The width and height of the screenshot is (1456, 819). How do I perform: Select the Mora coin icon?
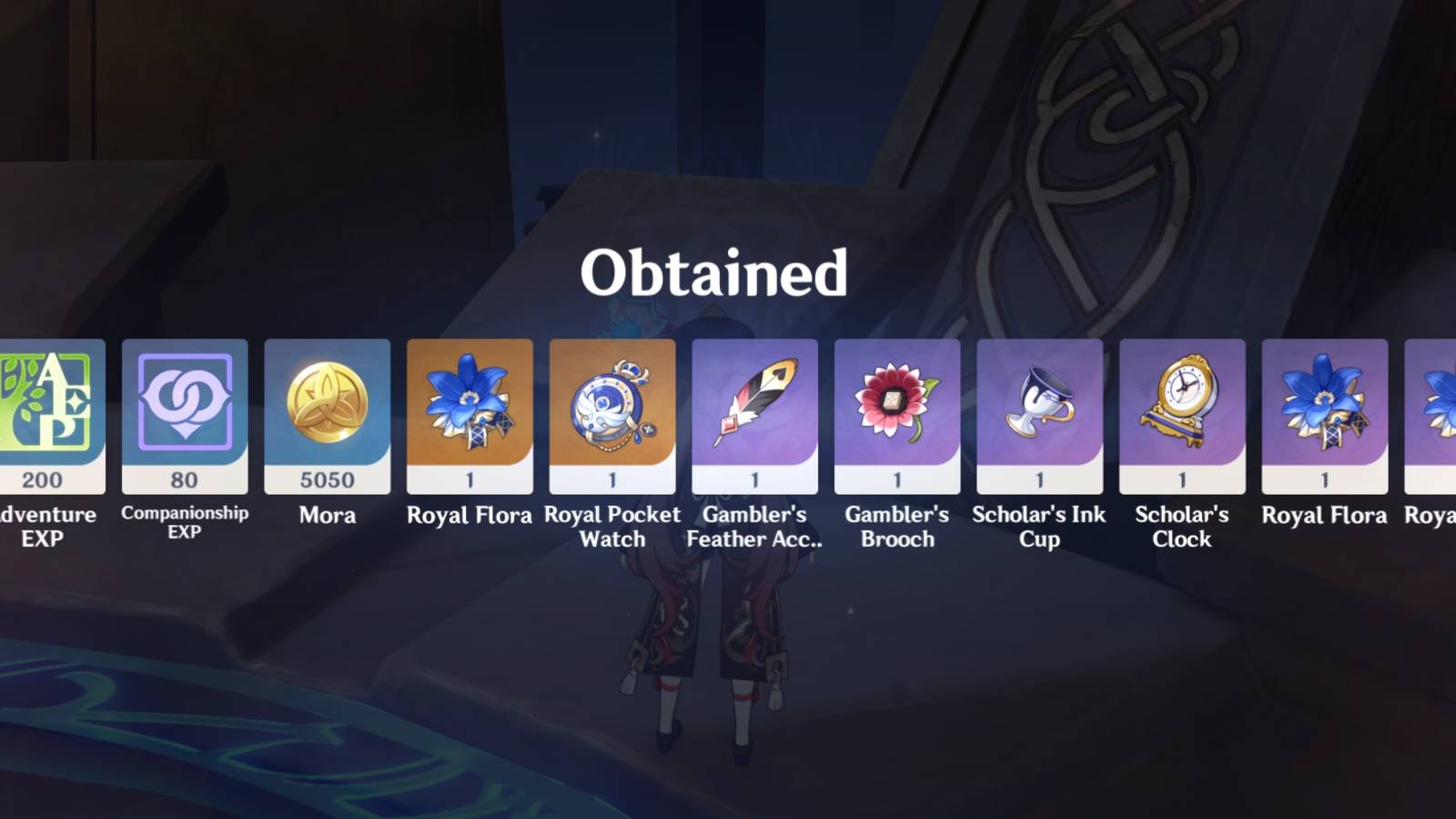click(329, 405)
